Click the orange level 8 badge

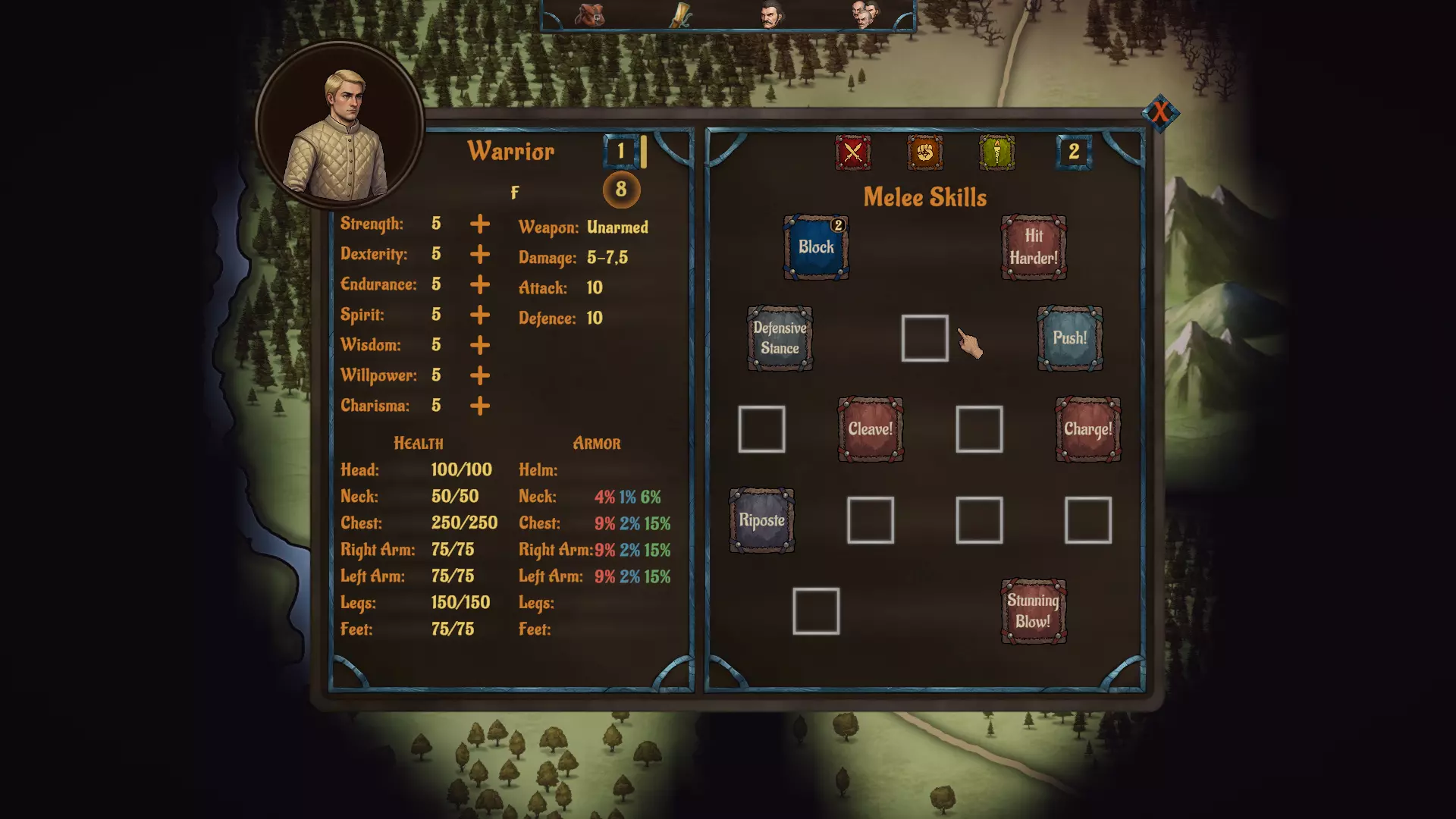[620, 190]
